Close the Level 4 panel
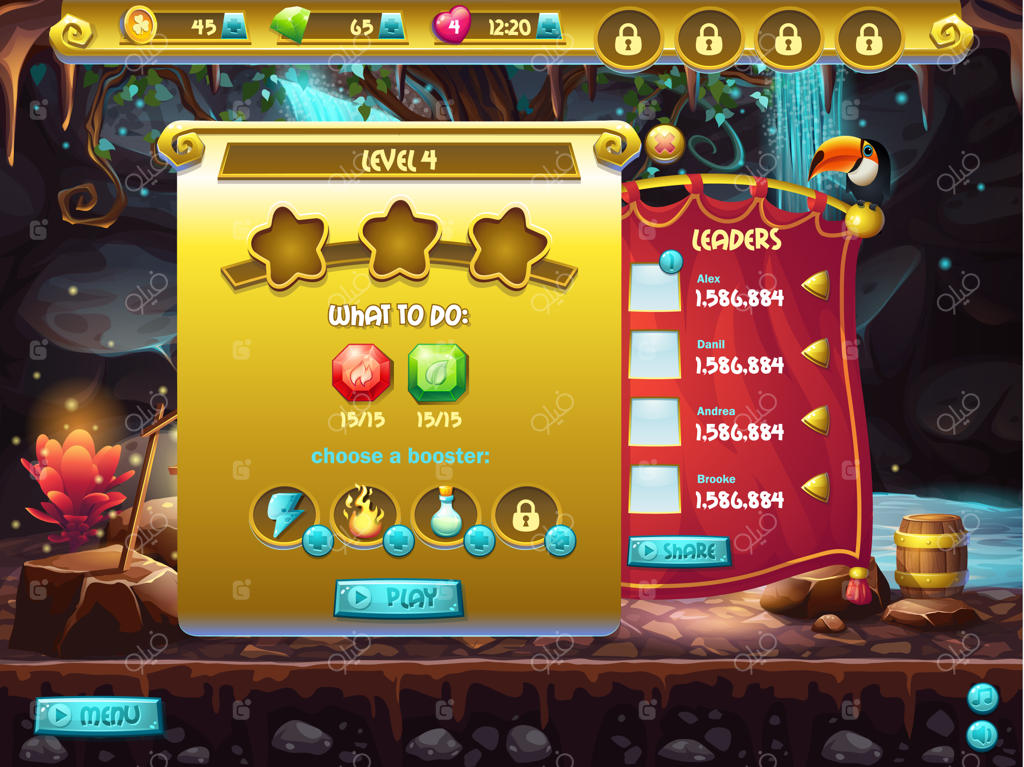This screenshot has width=1024, height=767. (x=664, y=145)
